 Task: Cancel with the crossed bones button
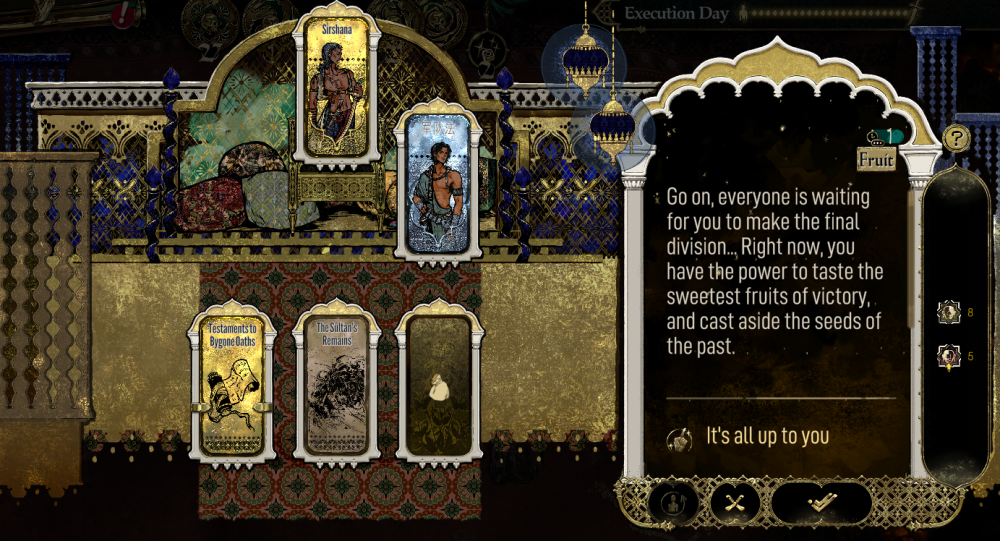735,503
